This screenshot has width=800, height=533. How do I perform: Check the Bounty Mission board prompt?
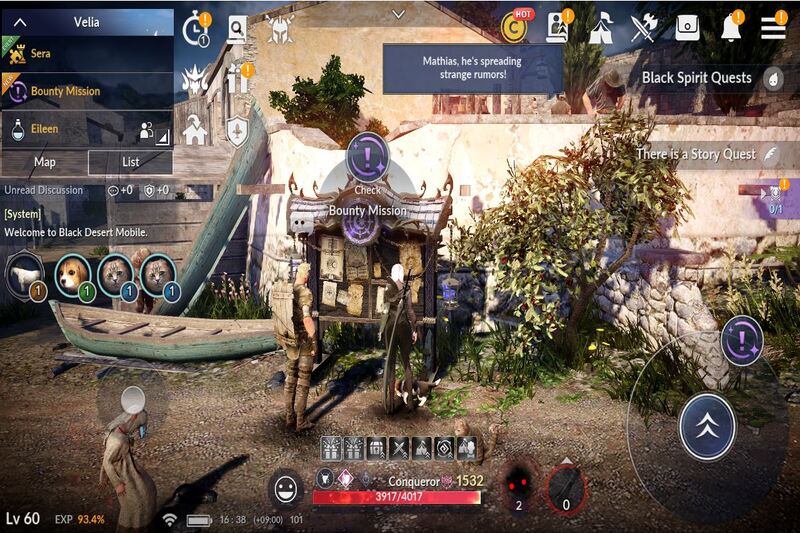[x=367, y=159]
